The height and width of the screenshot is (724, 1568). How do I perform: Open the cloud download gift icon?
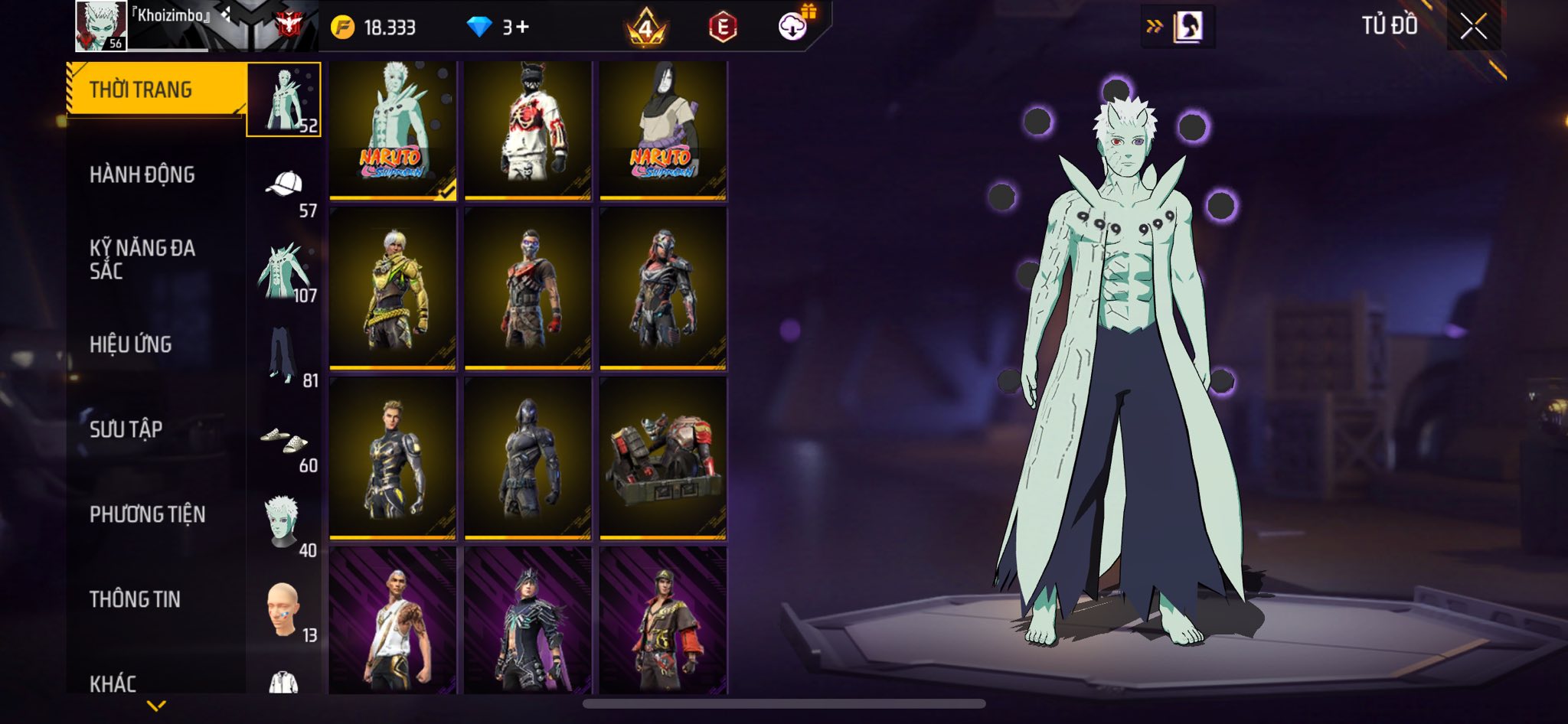tap(793, 27)
